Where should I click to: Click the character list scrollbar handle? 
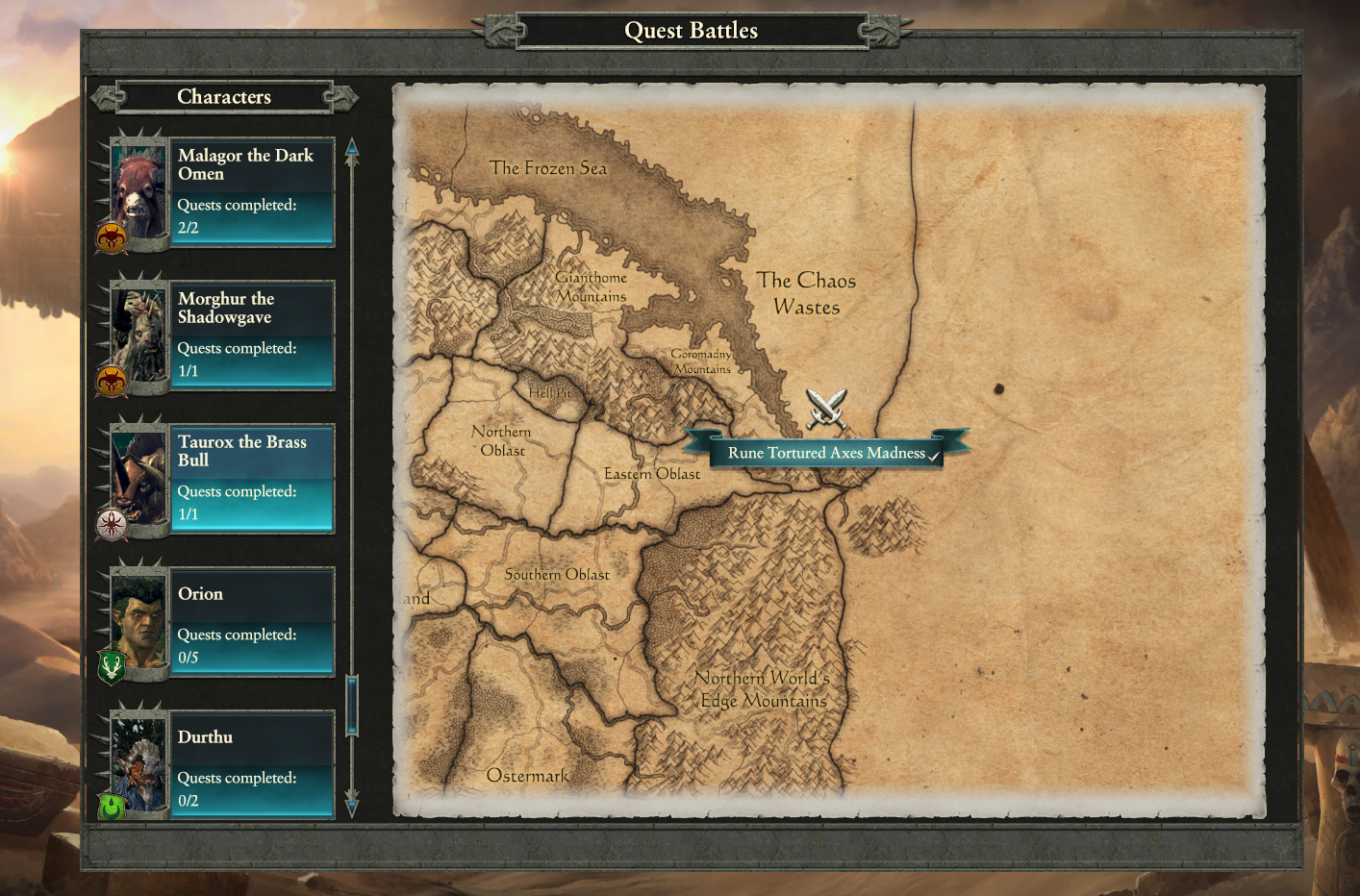pos(352,706)
